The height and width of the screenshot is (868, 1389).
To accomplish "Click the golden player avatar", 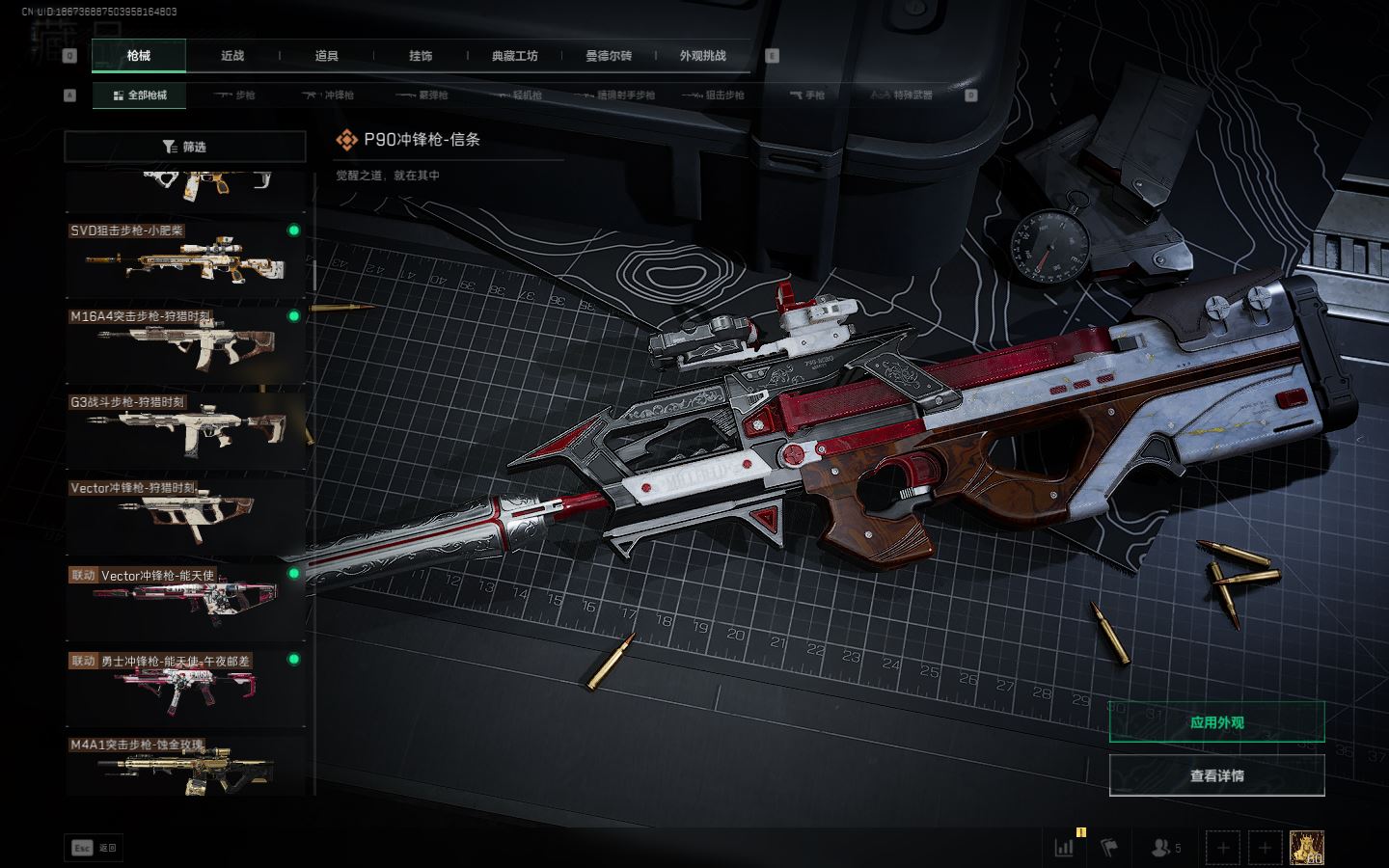I will point(1306,848).
